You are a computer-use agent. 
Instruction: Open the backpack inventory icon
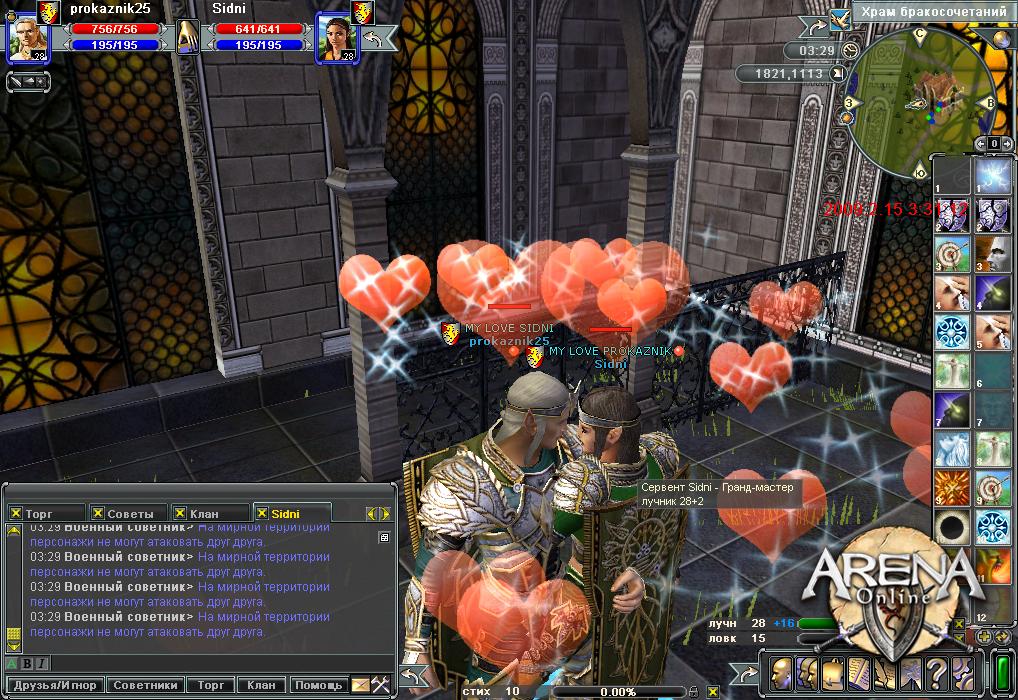point(832,673)
